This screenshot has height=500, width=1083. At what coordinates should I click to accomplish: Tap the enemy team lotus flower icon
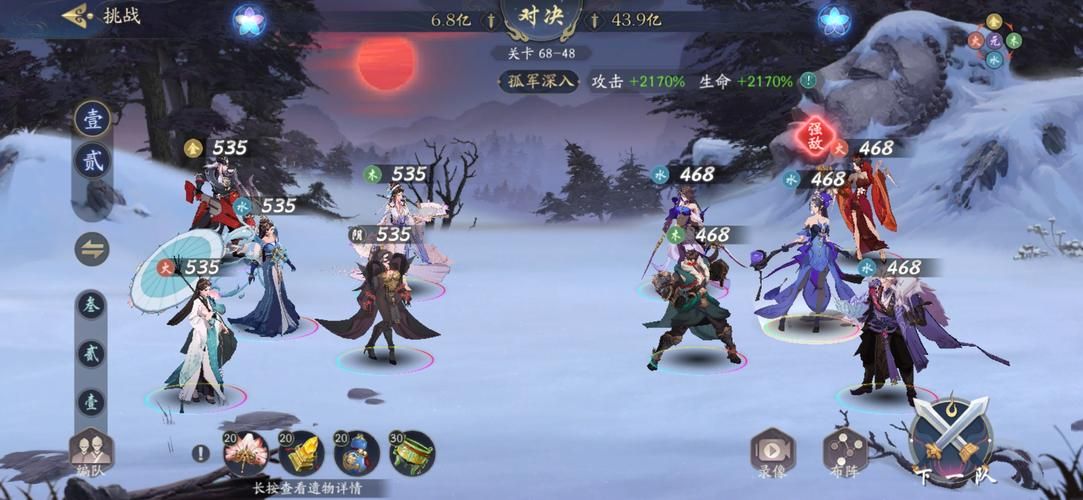click(833, 19)
